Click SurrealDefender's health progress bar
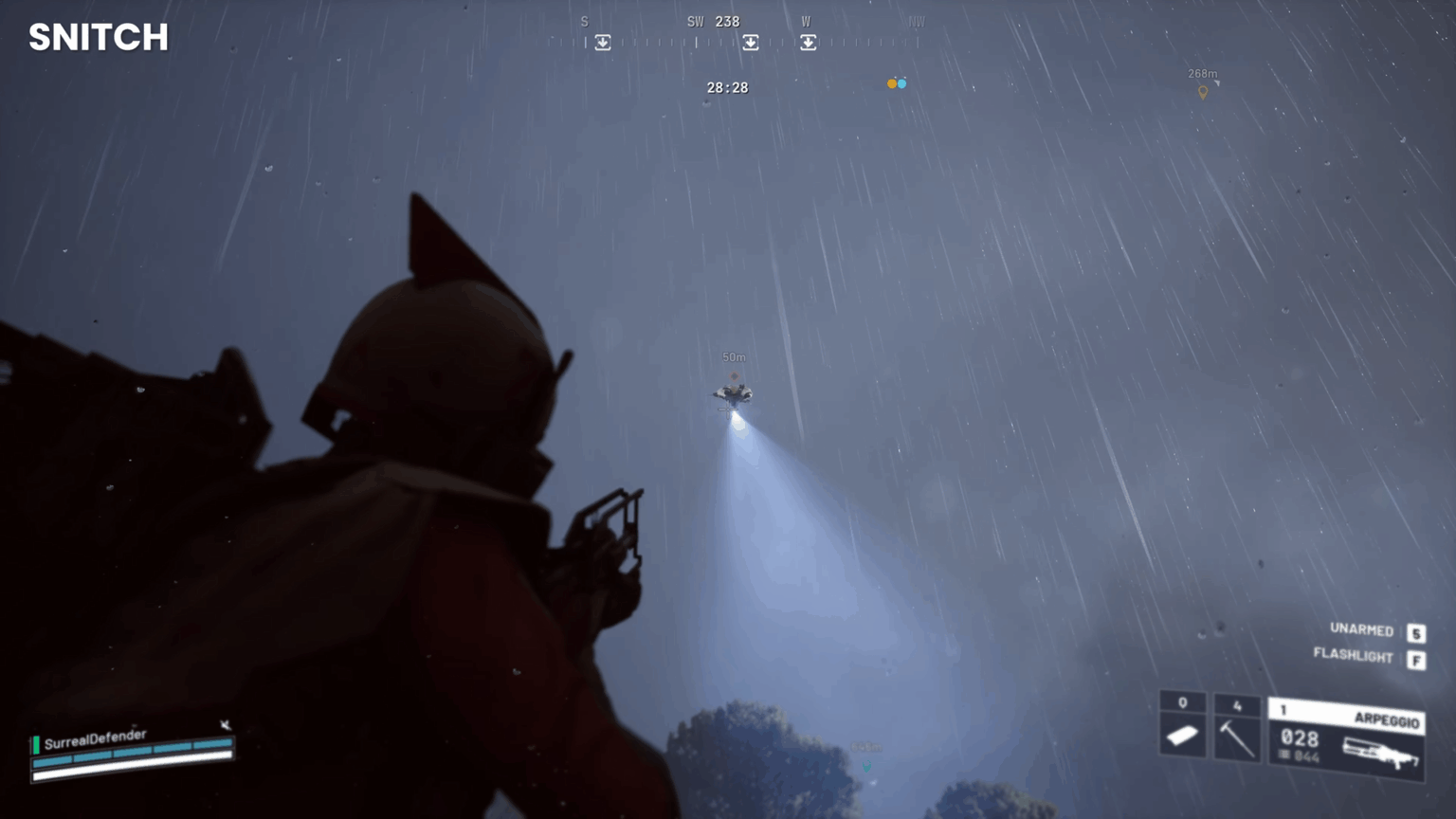 (133, 755)
